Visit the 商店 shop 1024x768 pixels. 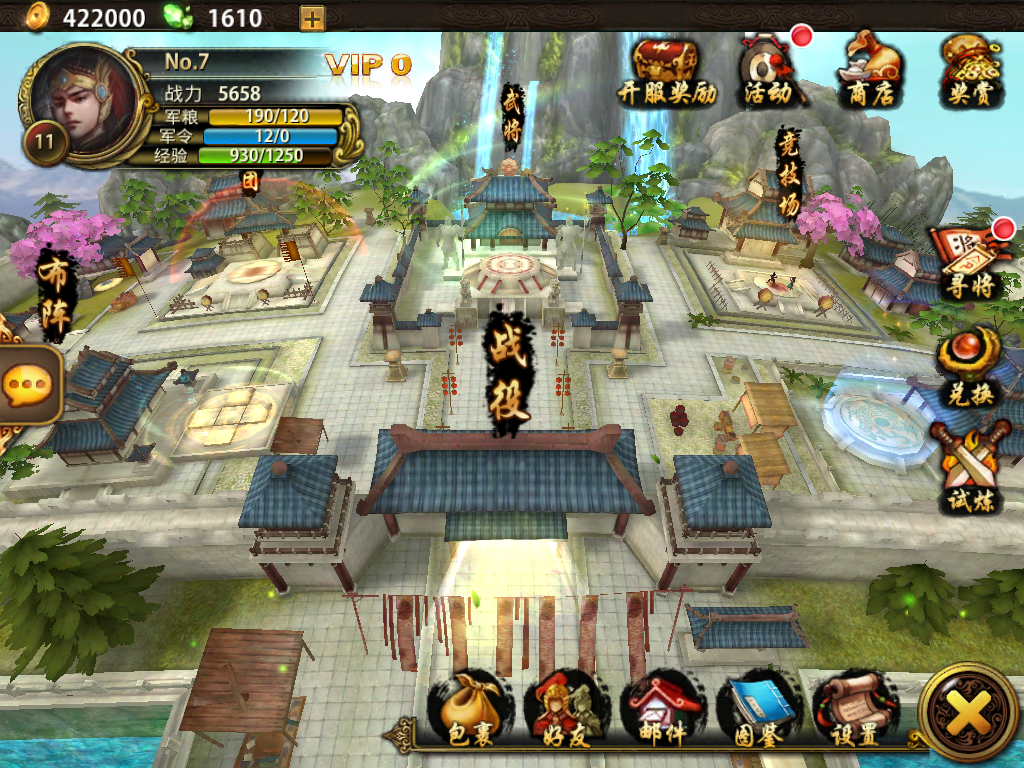point(870,70)
